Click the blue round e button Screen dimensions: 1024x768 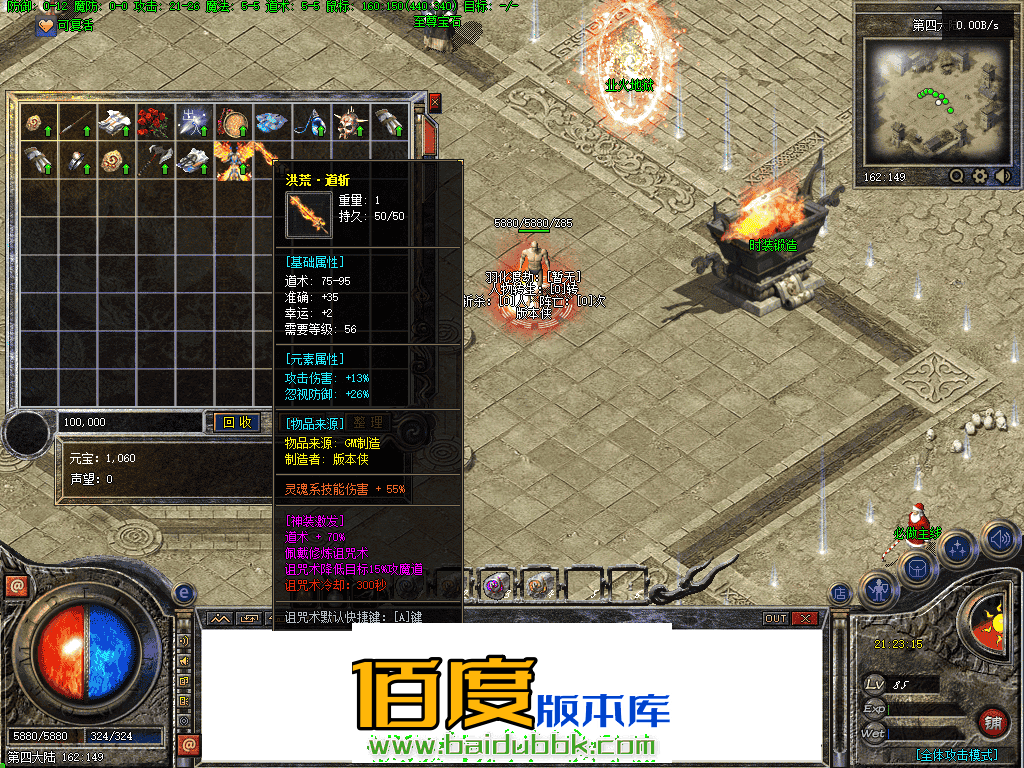pos(184,594)
